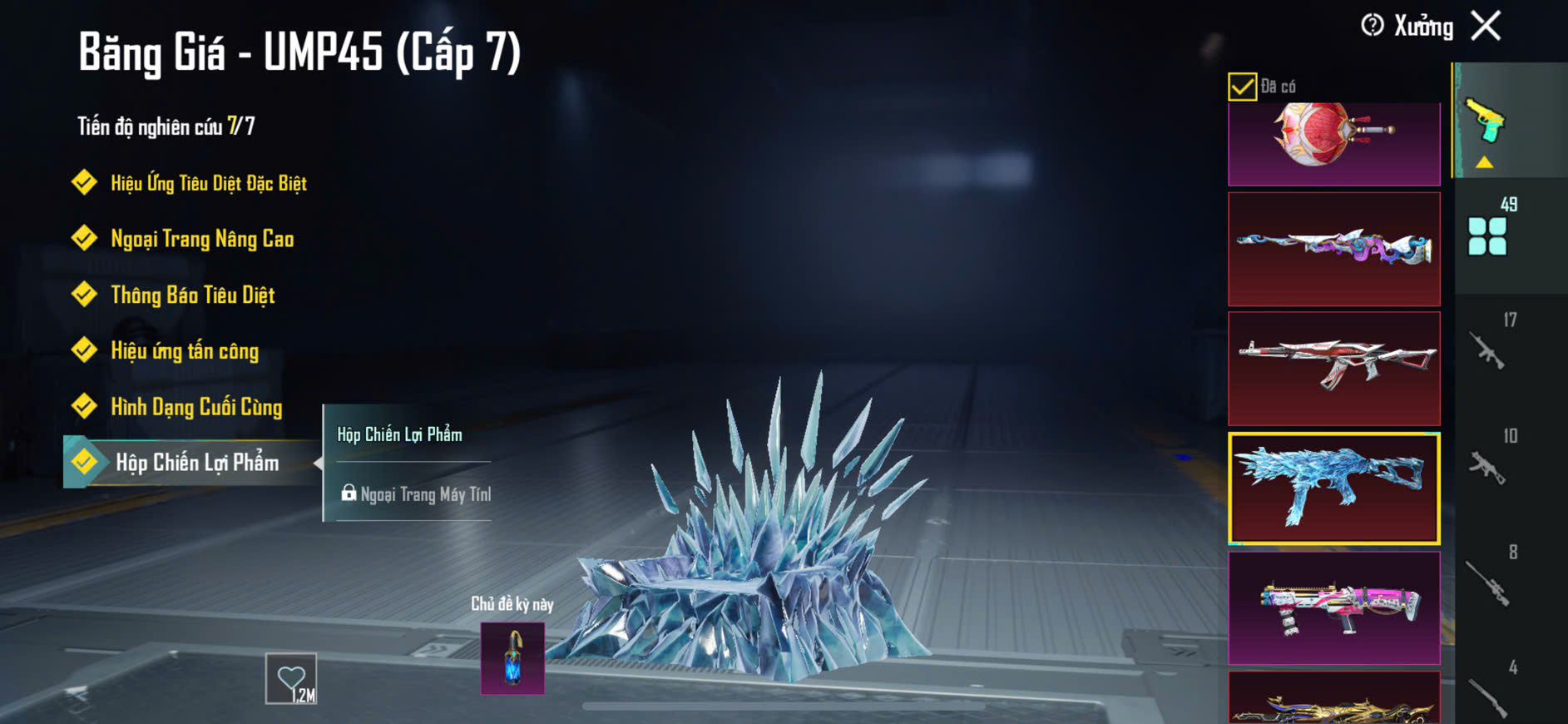
Task: Toggle the Đã có owned filter checkbox
Action: click(x=1242, y=87)
